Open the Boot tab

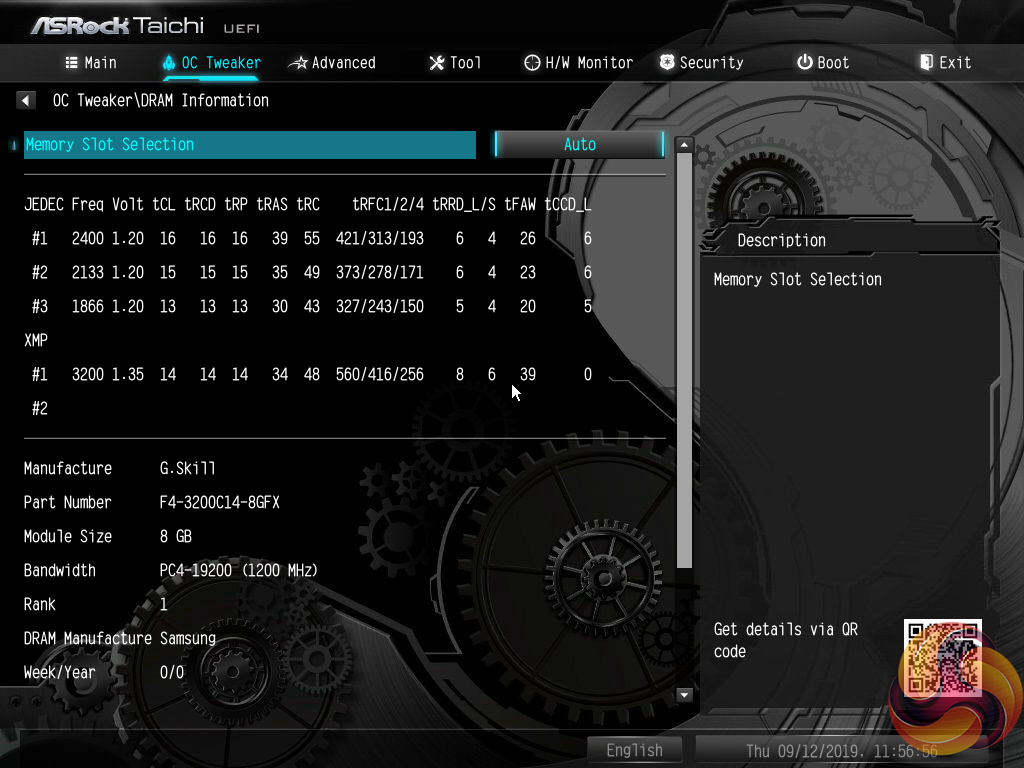[823, 62]
